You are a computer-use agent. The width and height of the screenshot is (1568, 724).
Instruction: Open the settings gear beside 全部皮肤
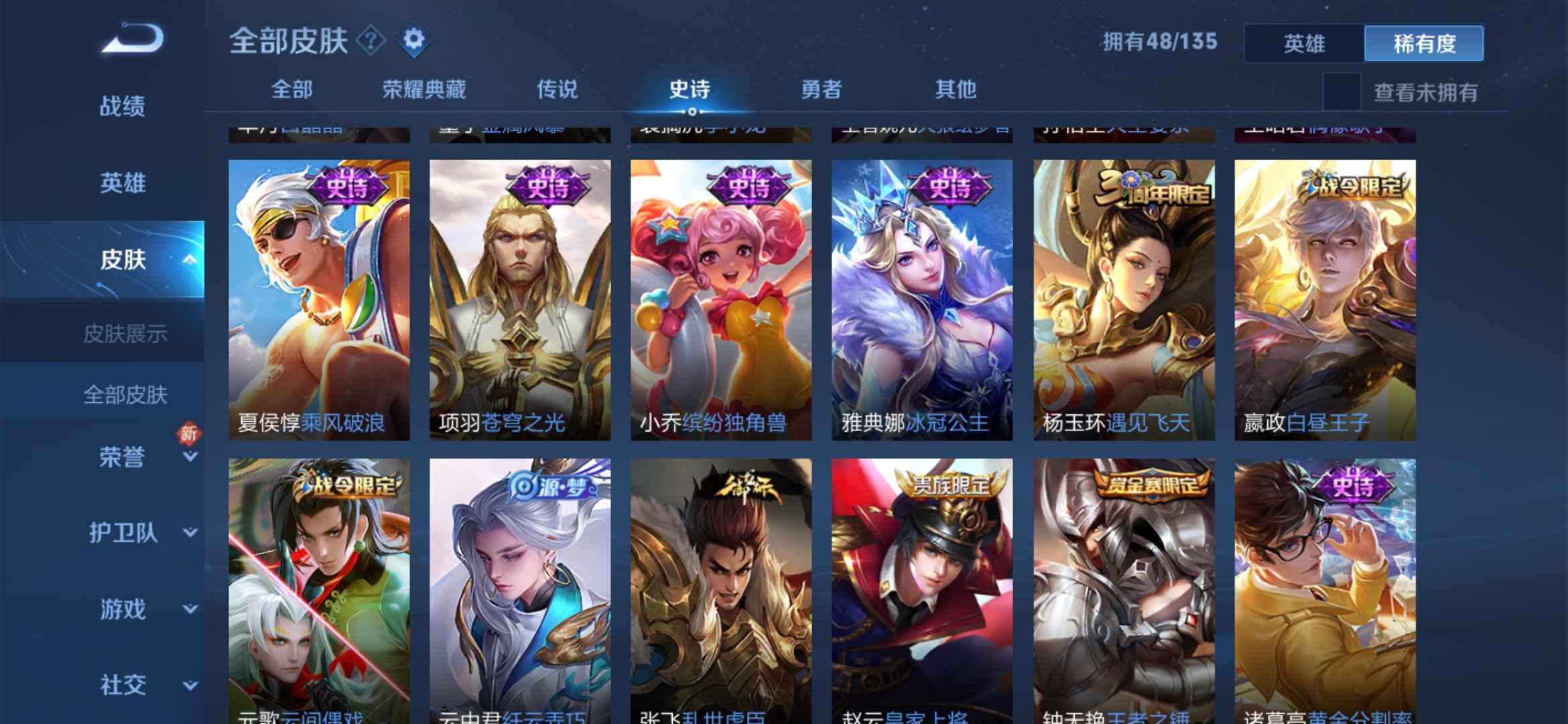[415, 40]
